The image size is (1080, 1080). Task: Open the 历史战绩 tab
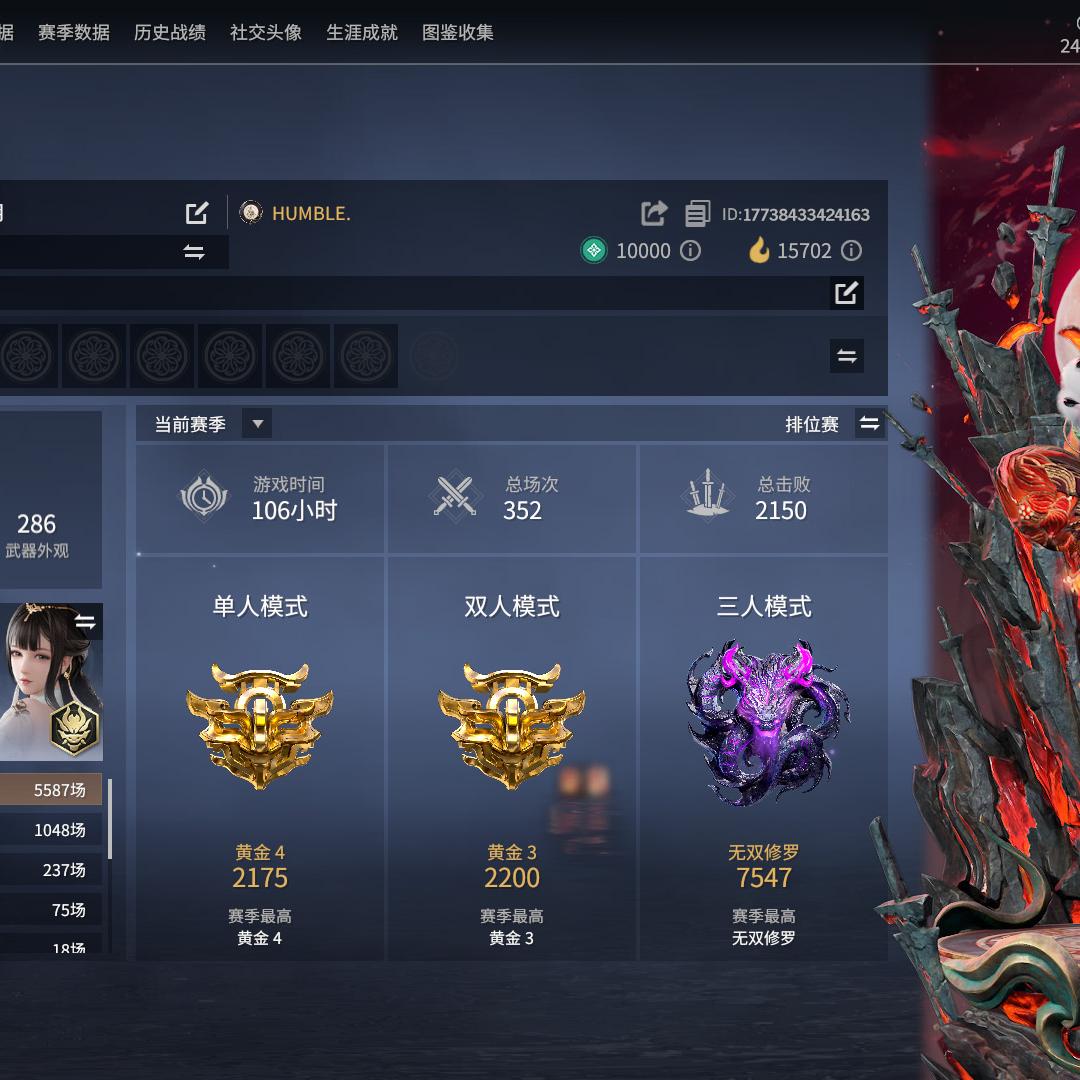point(170,32)
